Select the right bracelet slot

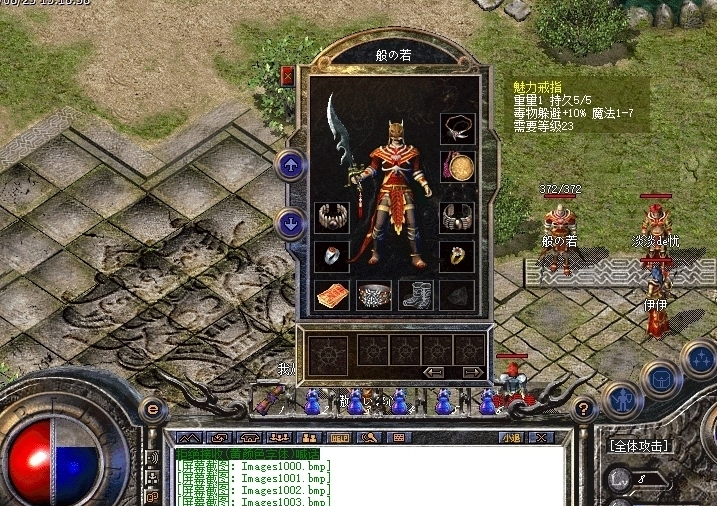coord(457,217)
